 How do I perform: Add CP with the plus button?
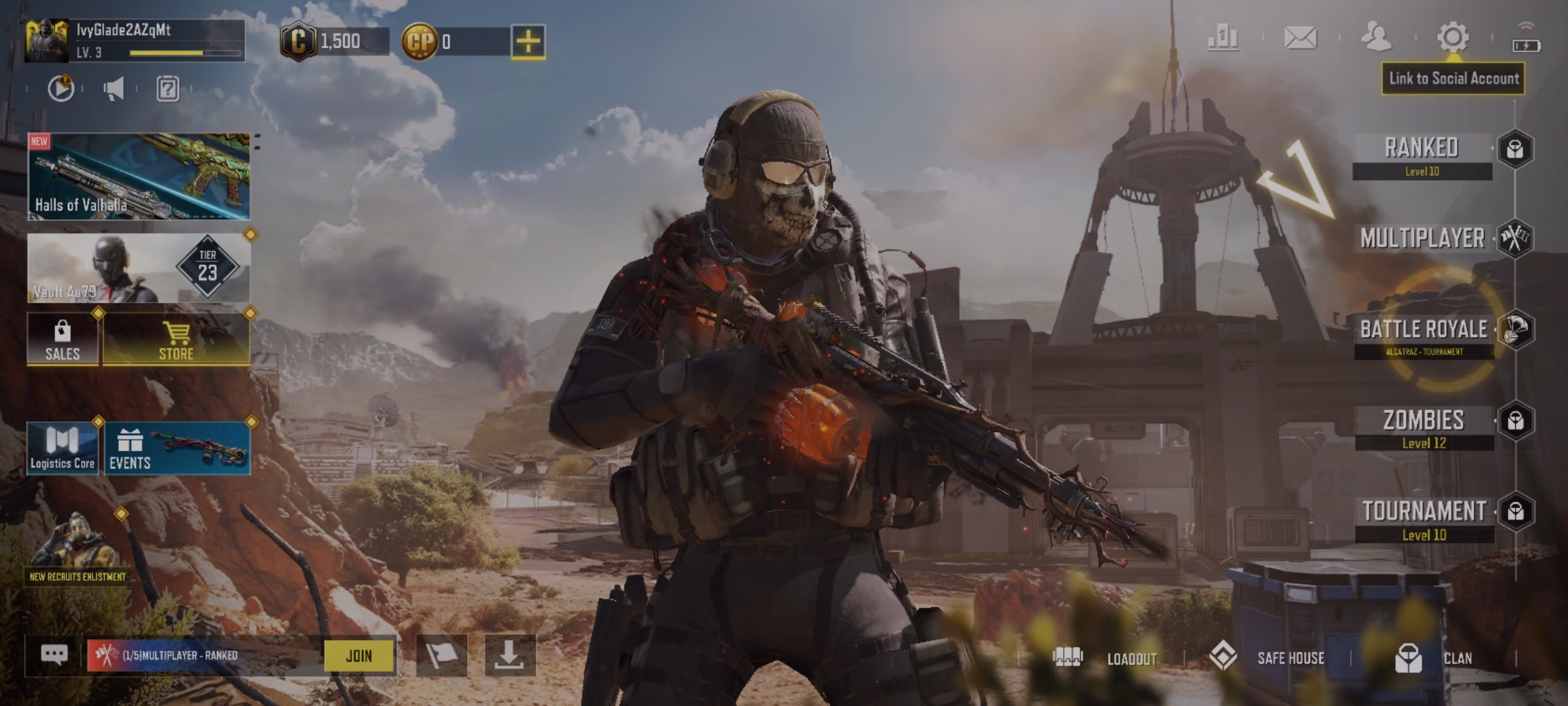coord(528,42)
